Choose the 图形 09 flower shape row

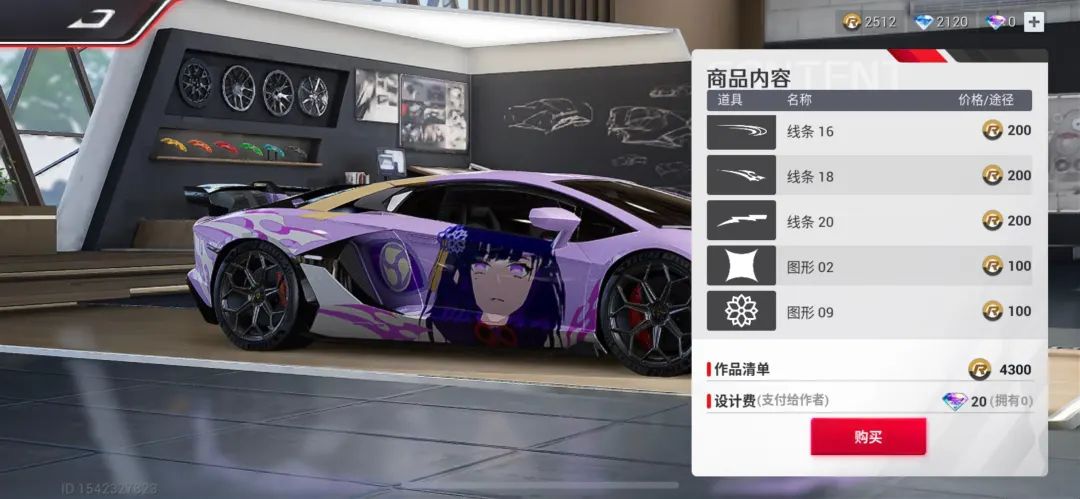870,311
